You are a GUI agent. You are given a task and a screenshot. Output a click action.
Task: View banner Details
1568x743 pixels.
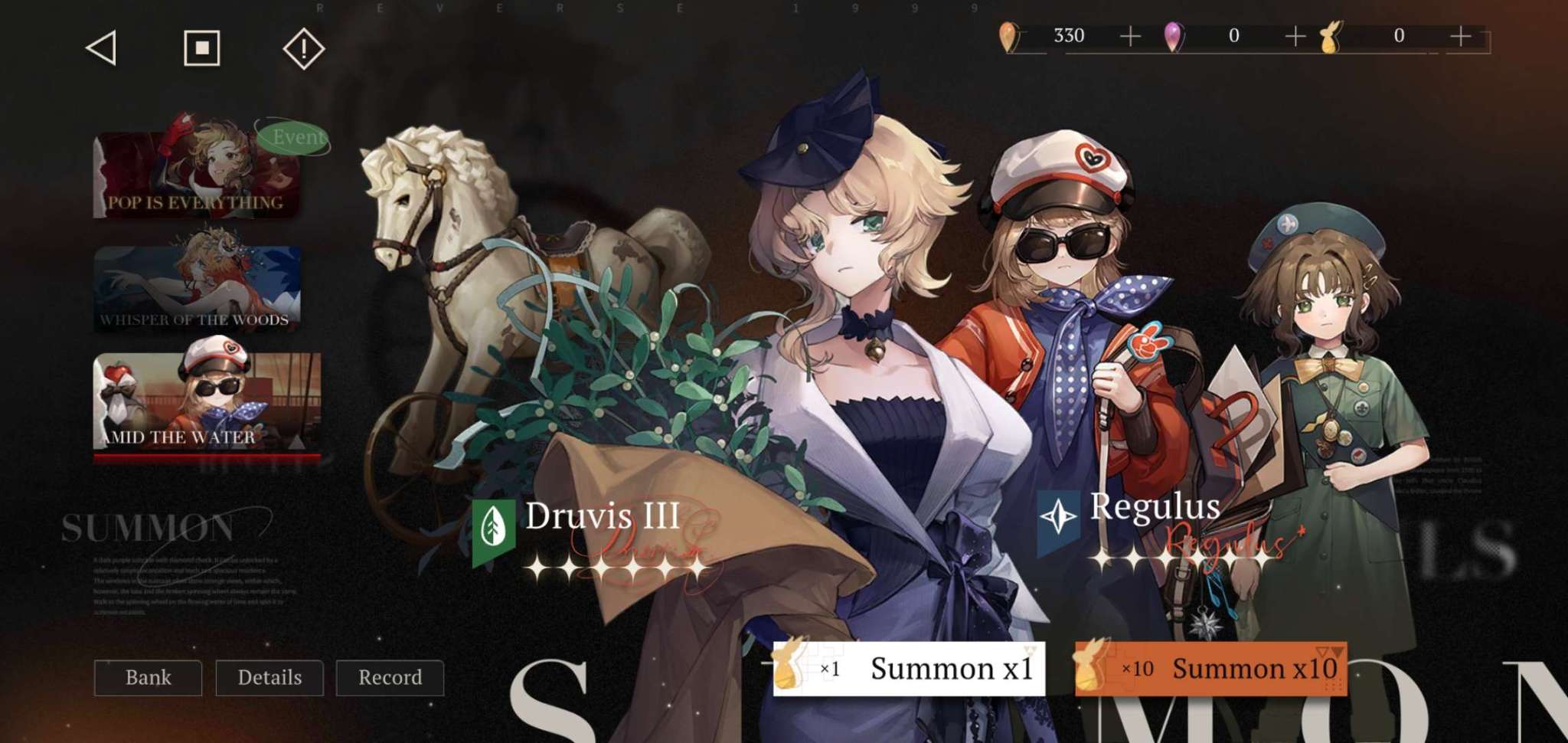(x=269, y=678)
